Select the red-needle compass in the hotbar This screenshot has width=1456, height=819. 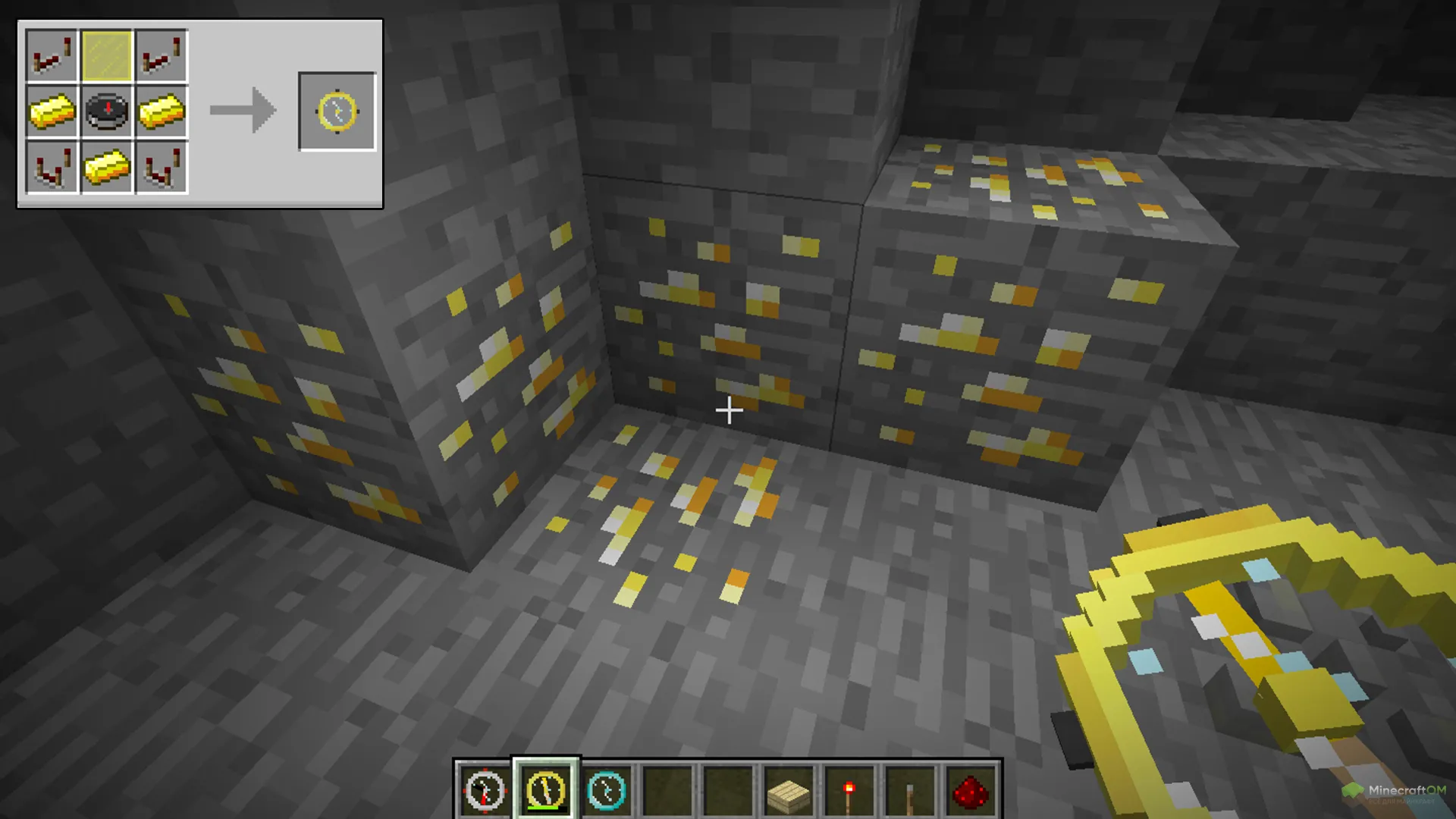coord(485,791)
